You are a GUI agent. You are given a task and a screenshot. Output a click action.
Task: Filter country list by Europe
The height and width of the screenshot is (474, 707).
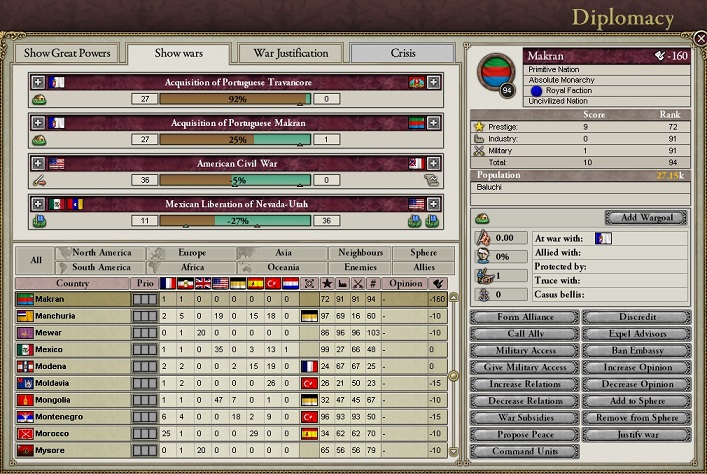click(192, 254)
